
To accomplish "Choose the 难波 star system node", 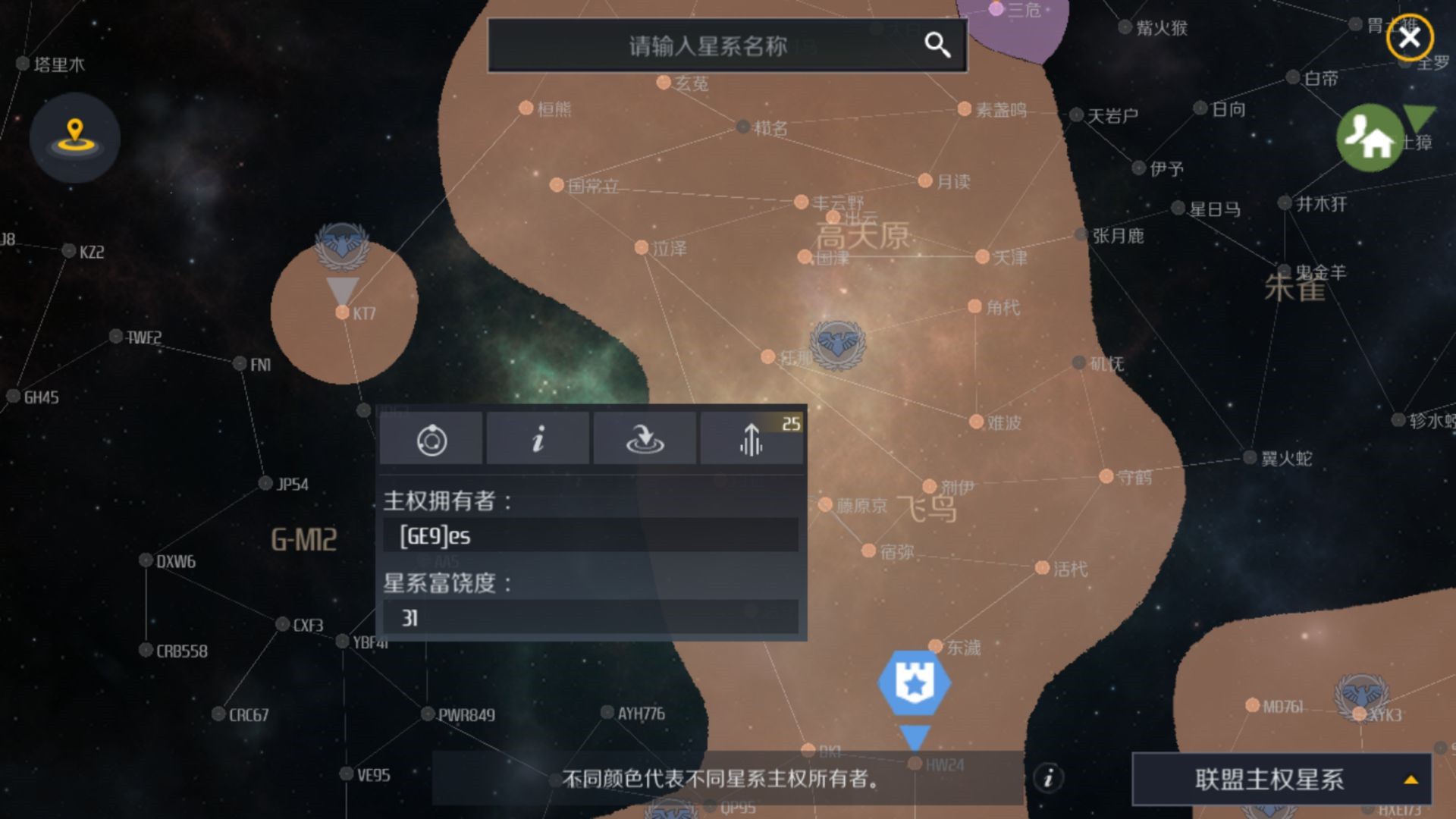I will pos(976,422).
